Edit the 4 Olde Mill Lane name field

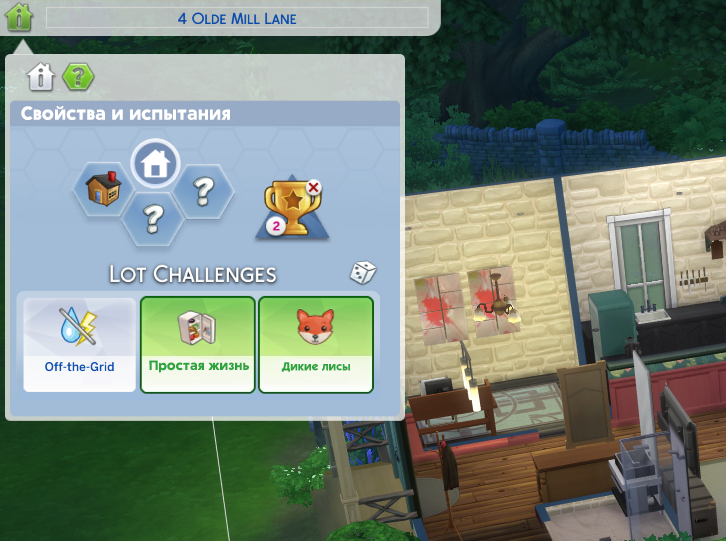point(237,18)
